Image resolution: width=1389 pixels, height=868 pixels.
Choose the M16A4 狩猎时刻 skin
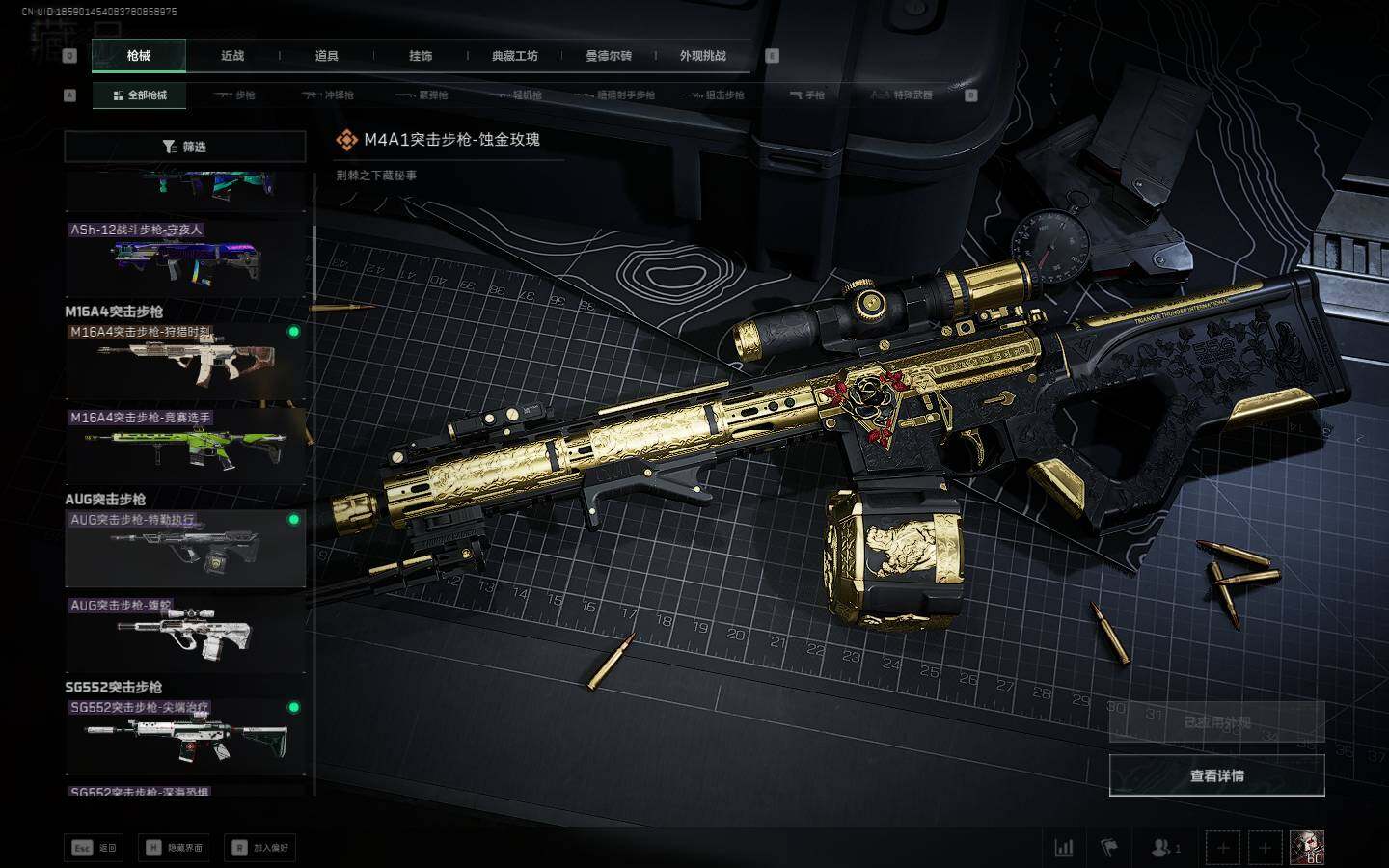point(185,361)
